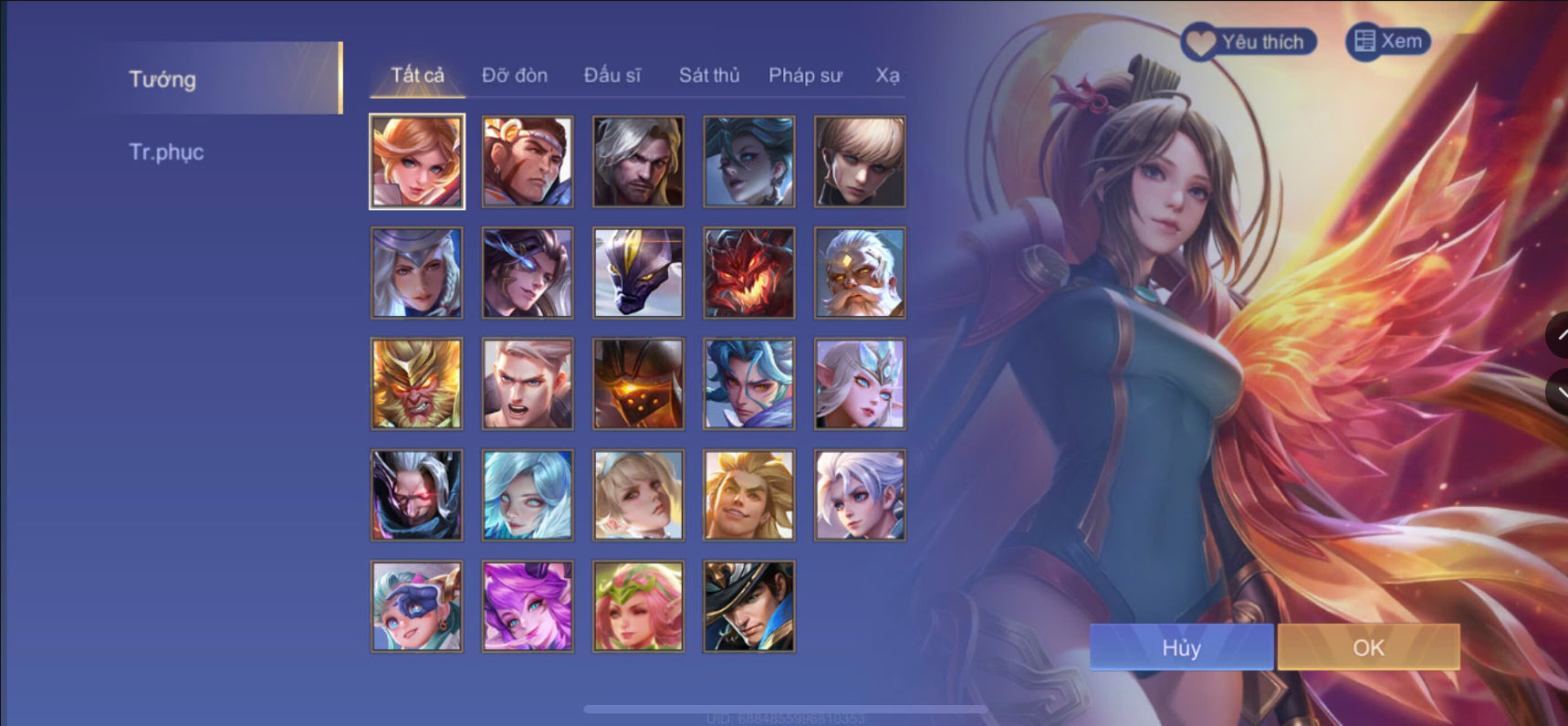Select the jester covering one eye with glove

point(416,605)
